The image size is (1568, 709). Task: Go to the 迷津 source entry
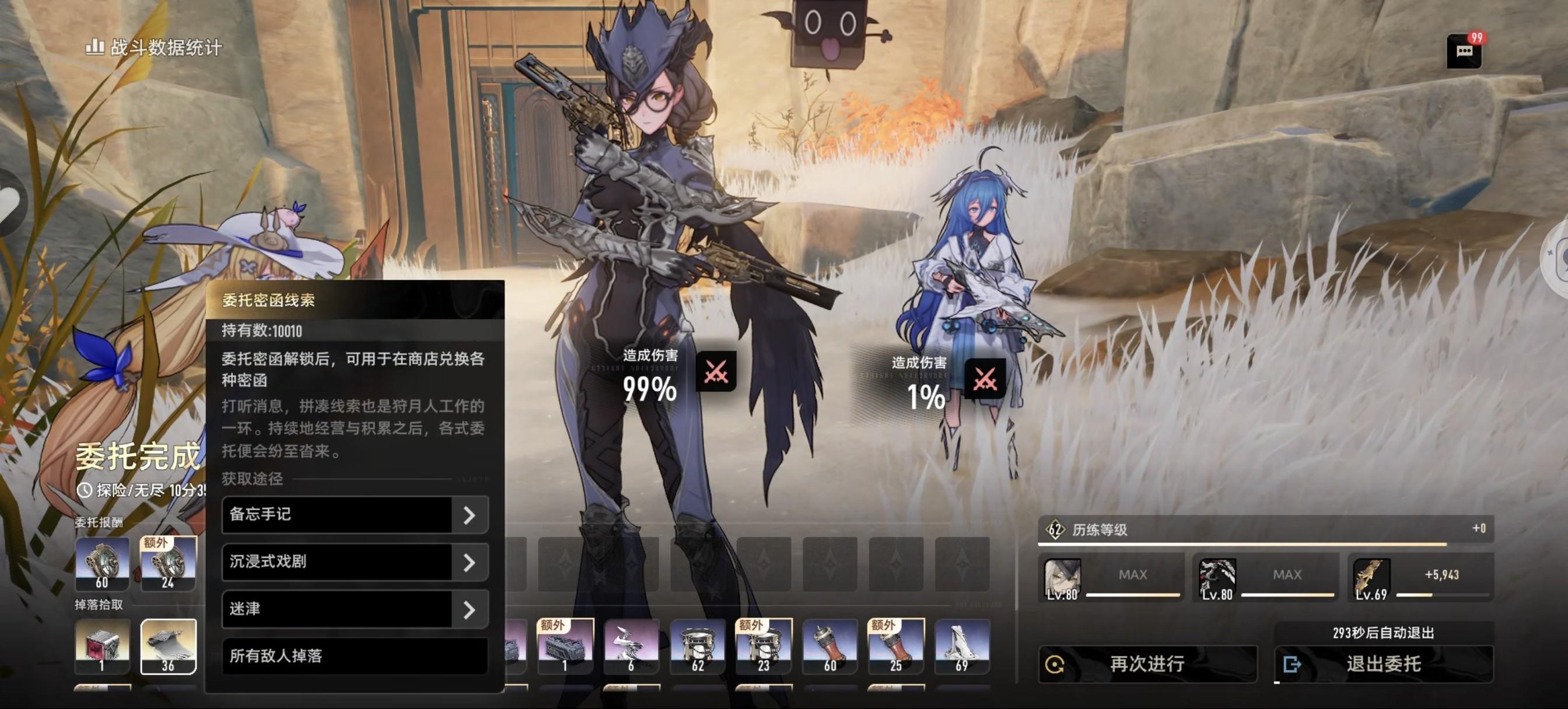[x=355, y=609]
